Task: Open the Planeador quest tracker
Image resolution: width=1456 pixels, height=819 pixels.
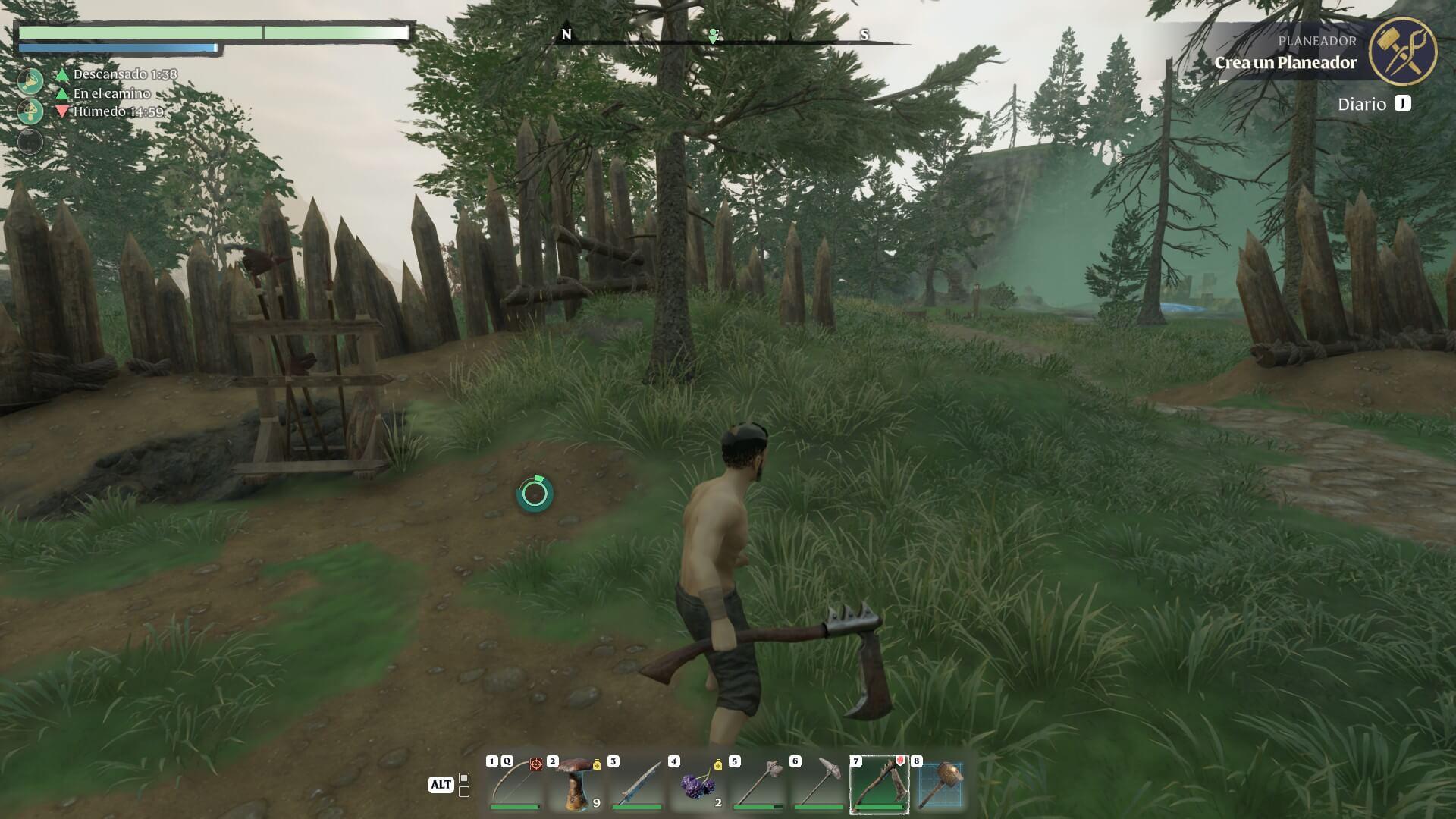Action: pyautogui.click(x=1285, y=53)
